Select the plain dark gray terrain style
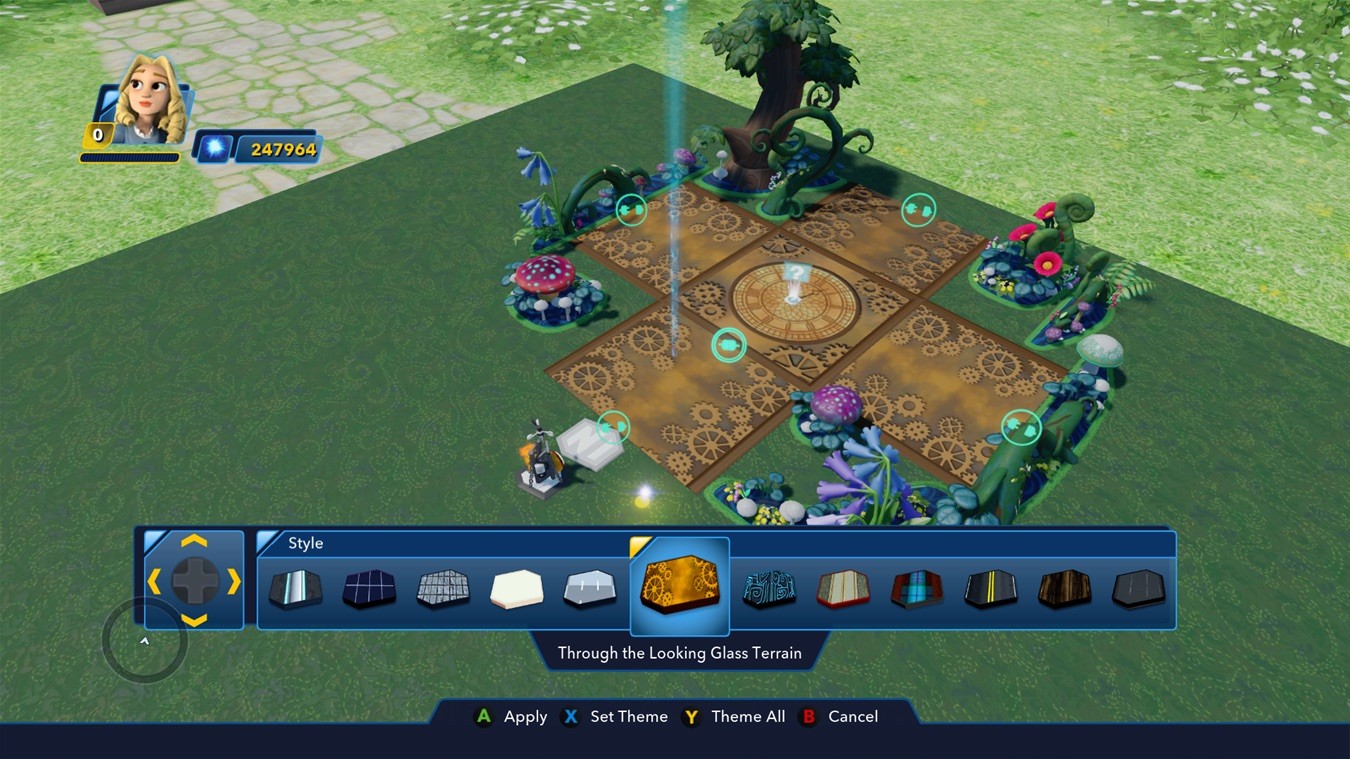The height and width of the screenshot is (759, 1350). tap(1138, 589)
